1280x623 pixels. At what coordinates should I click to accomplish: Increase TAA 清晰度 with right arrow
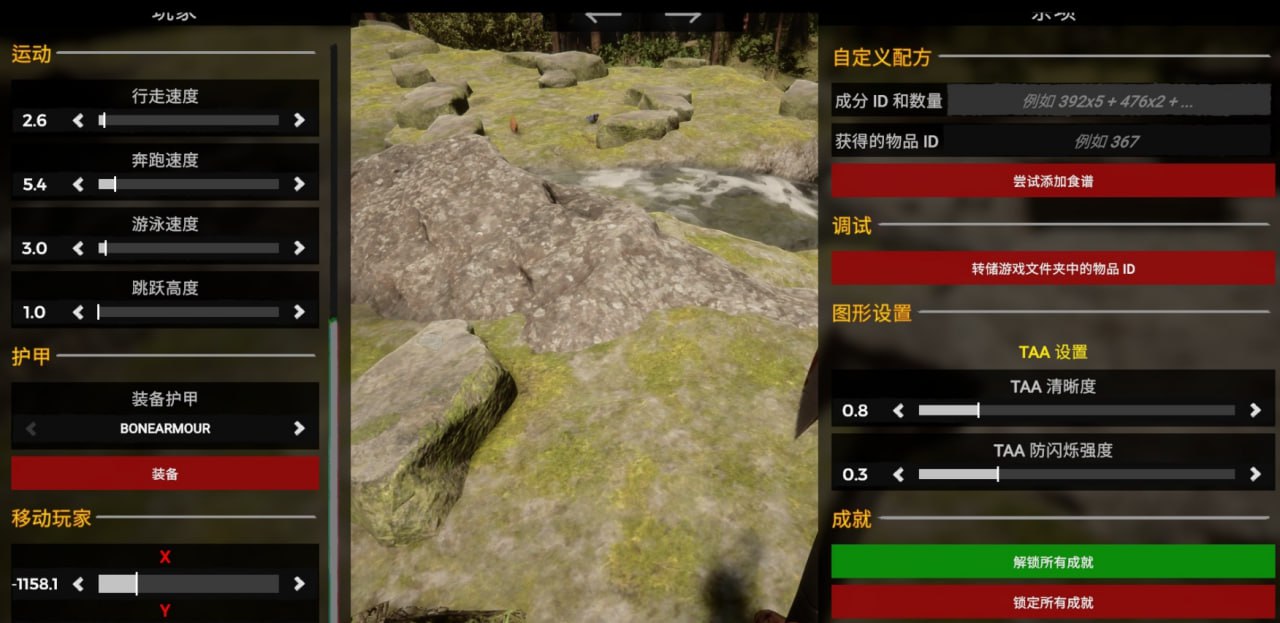1256,410
